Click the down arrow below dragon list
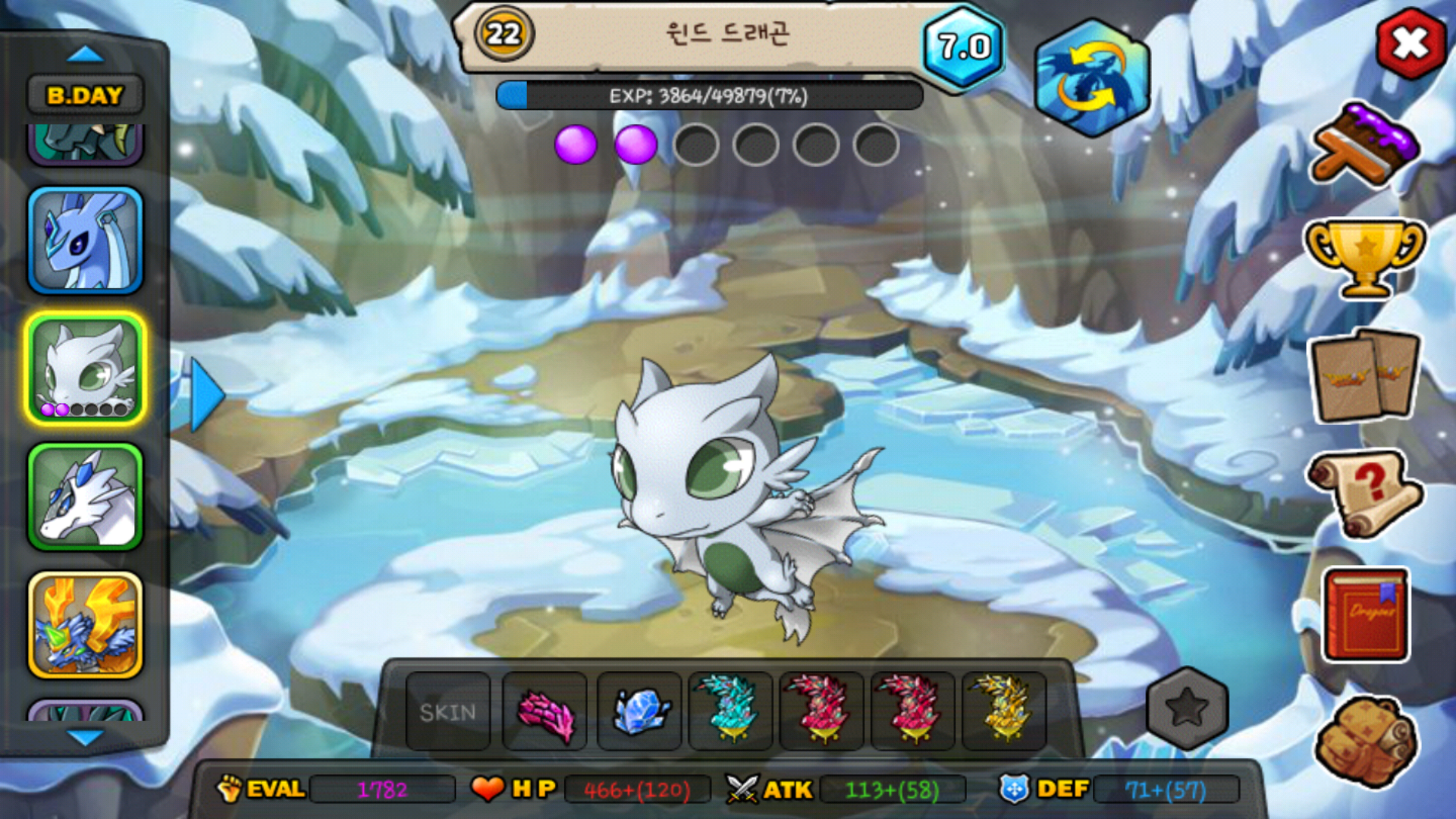Image resolution: width=1456 pixels, height=819 pixels. 85,737
